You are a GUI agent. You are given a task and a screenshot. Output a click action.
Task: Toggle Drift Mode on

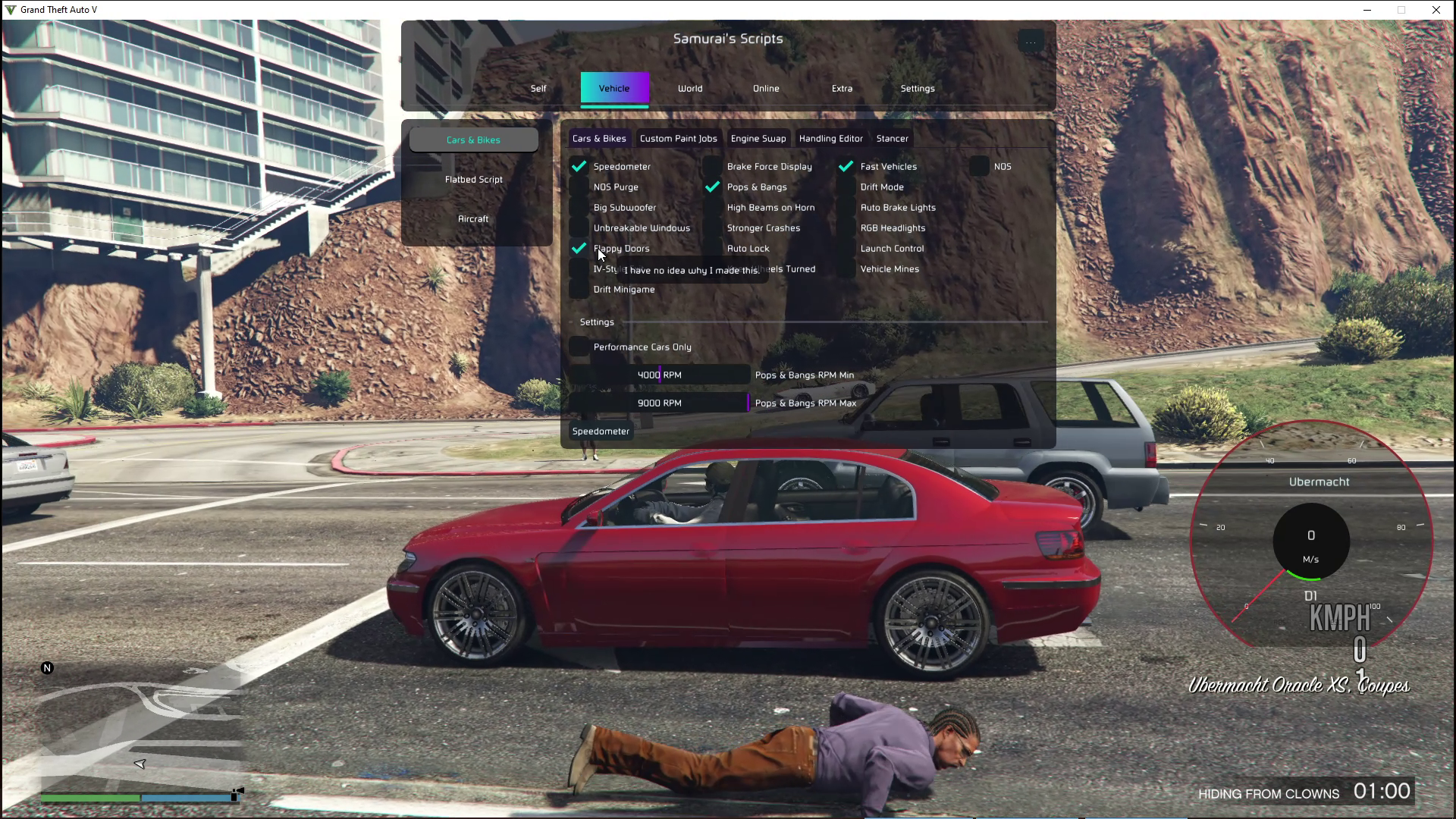coord(846,187)
